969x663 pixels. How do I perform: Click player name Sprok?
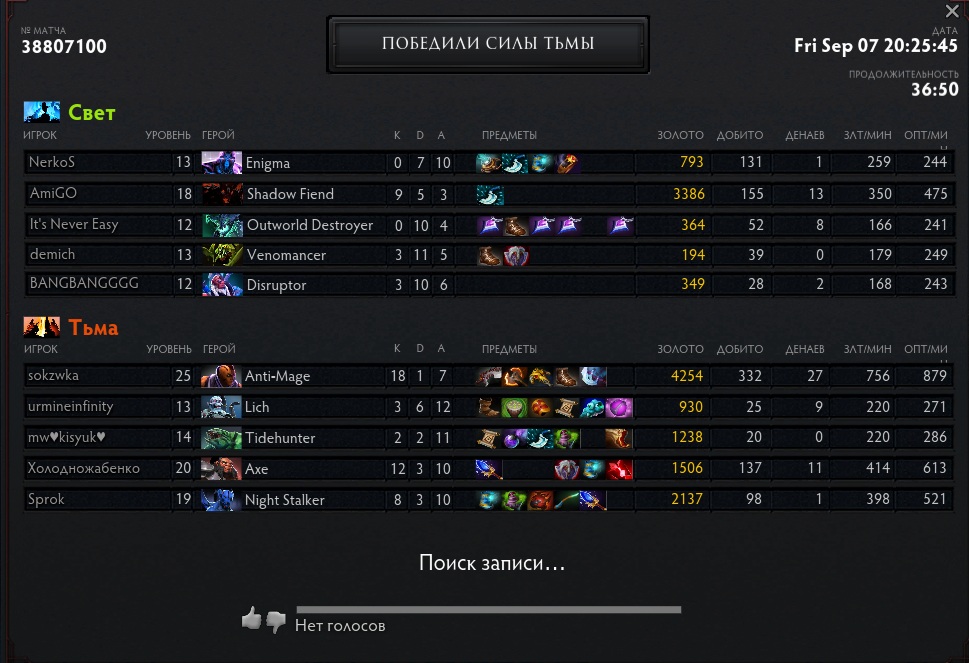47,499
